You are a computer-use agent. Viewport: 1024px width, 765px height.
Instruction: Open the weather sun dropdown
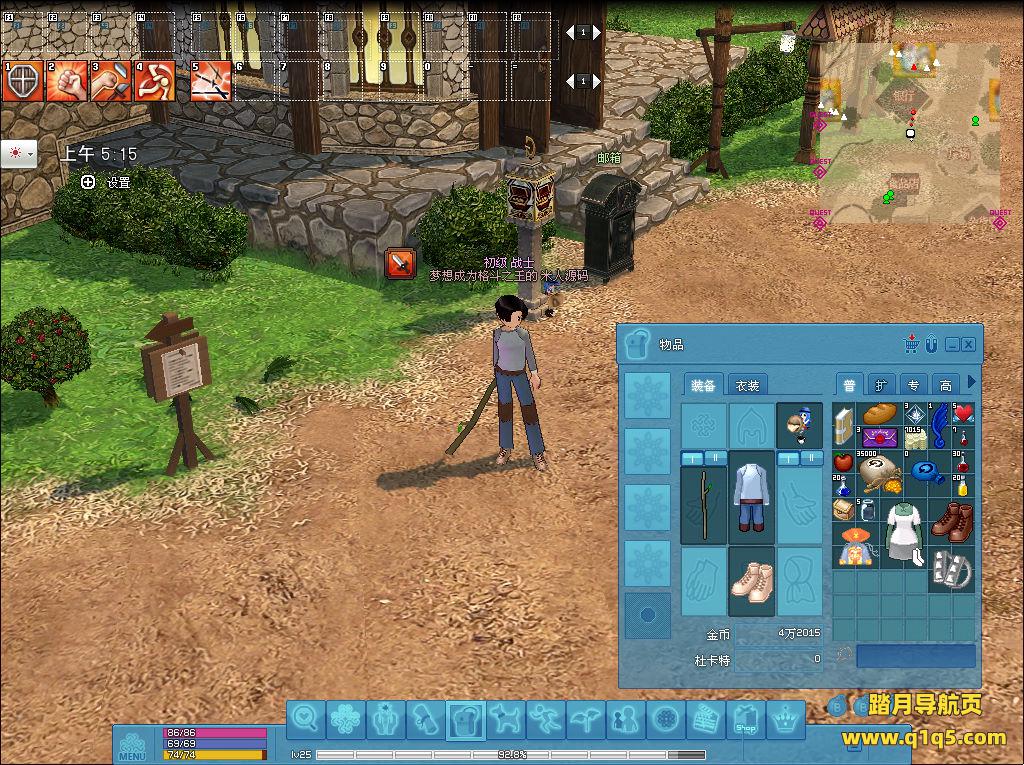coord(19,154)
